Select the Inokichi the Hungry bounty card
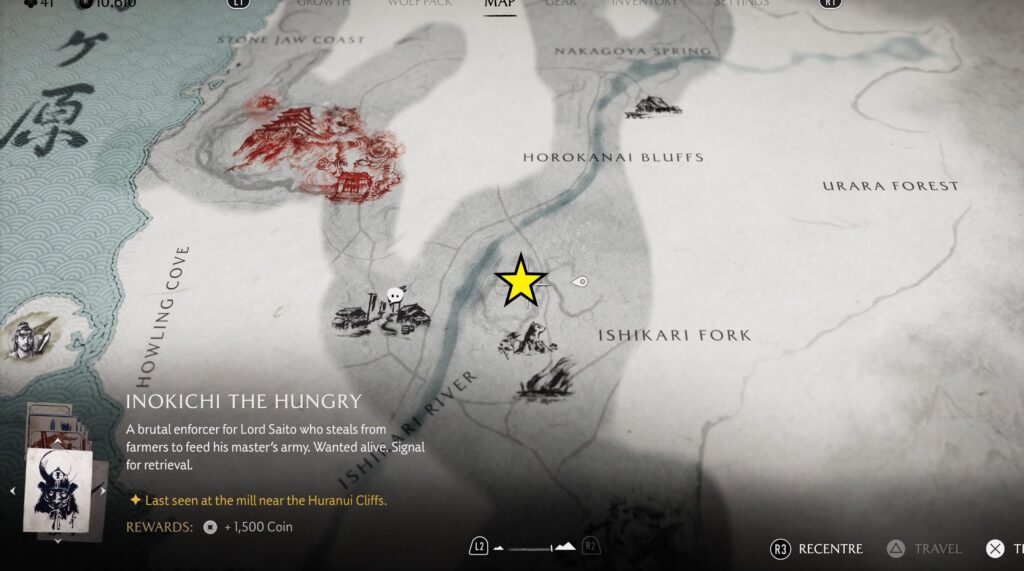The width and height of the screenshot is (1024, 571). (58, 489)
